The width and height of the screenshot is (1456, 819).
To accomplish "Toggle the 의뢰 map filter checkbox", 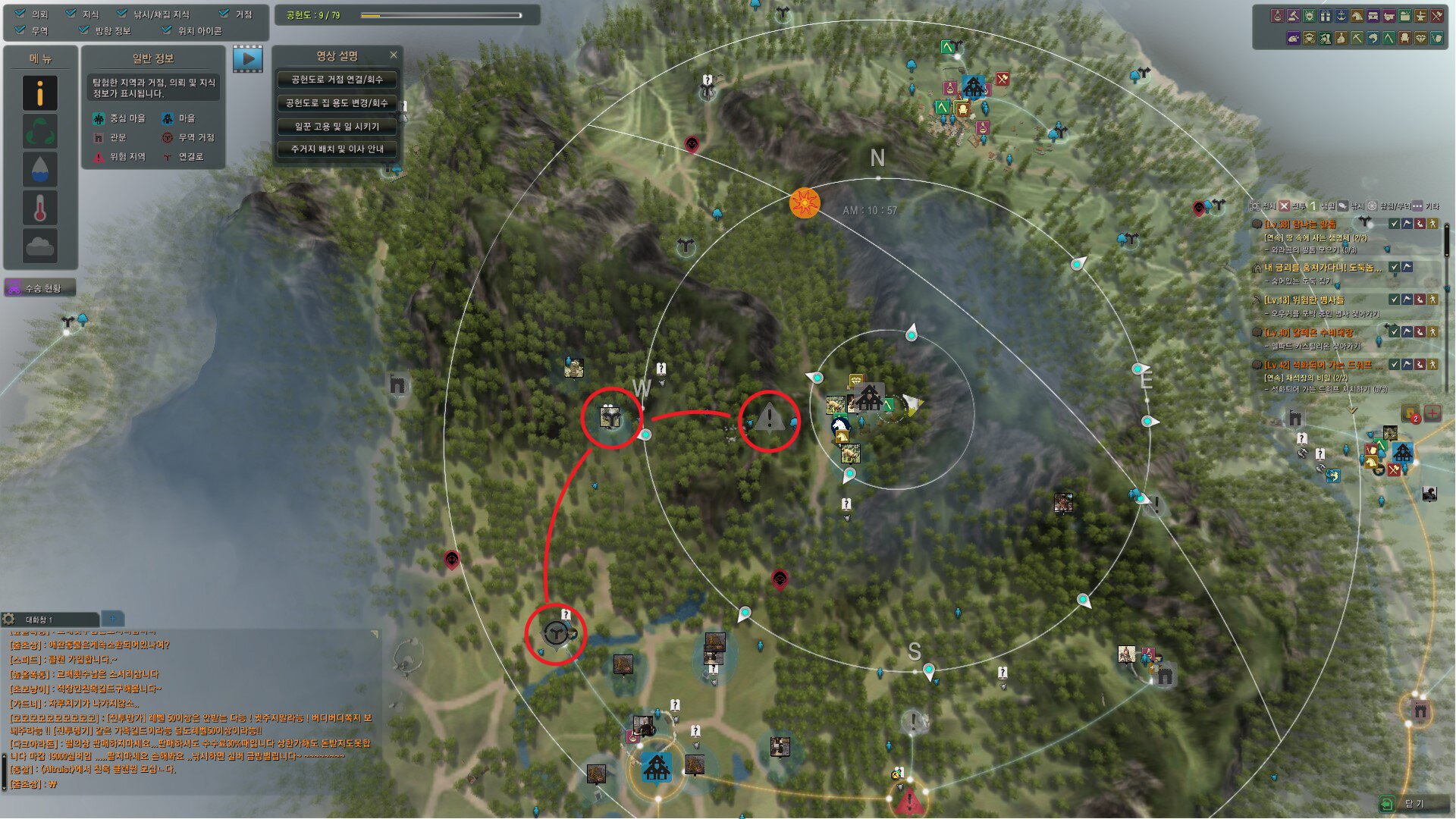I will 20,14.
